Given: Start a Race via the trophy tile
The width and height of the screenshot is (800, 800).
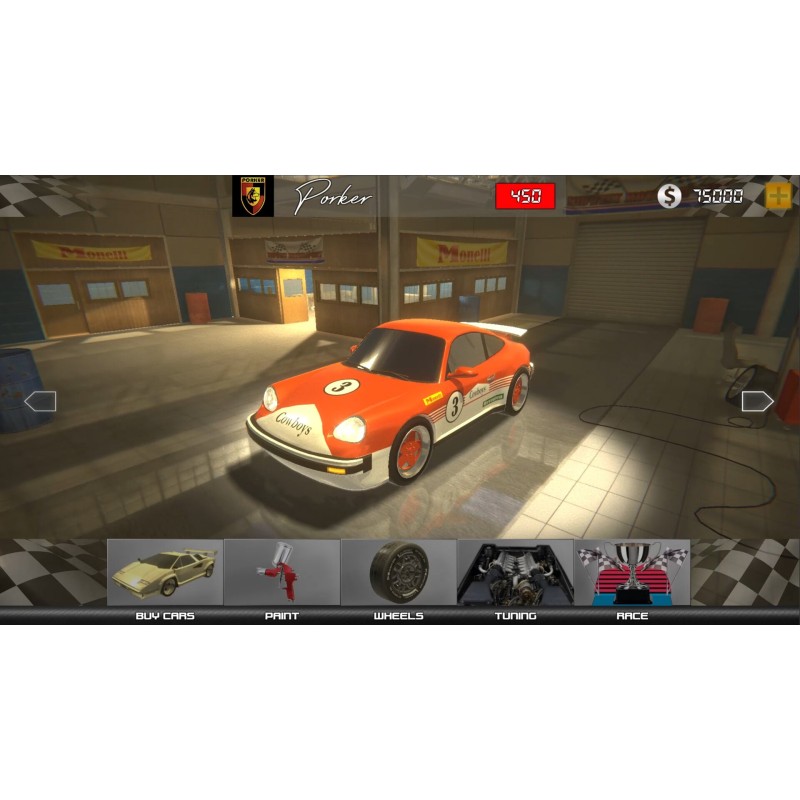Looking at the screenshot, I should [x=632, y=573].
